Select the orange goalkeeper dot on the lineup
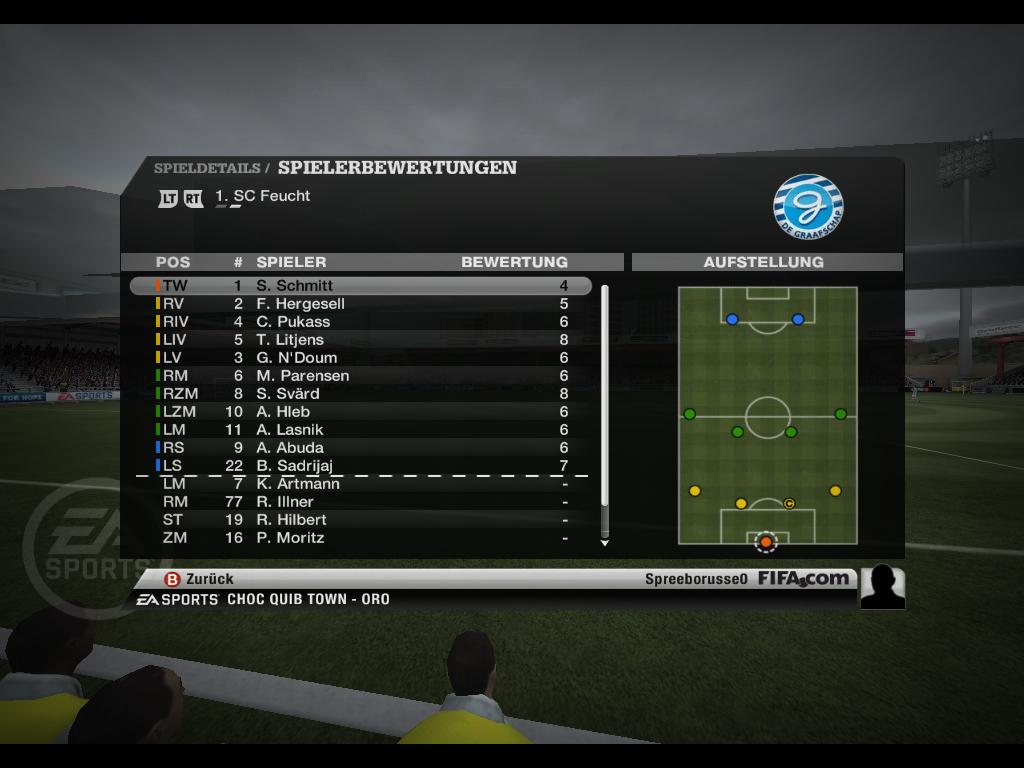1024x768 pixels. [766, 542]
